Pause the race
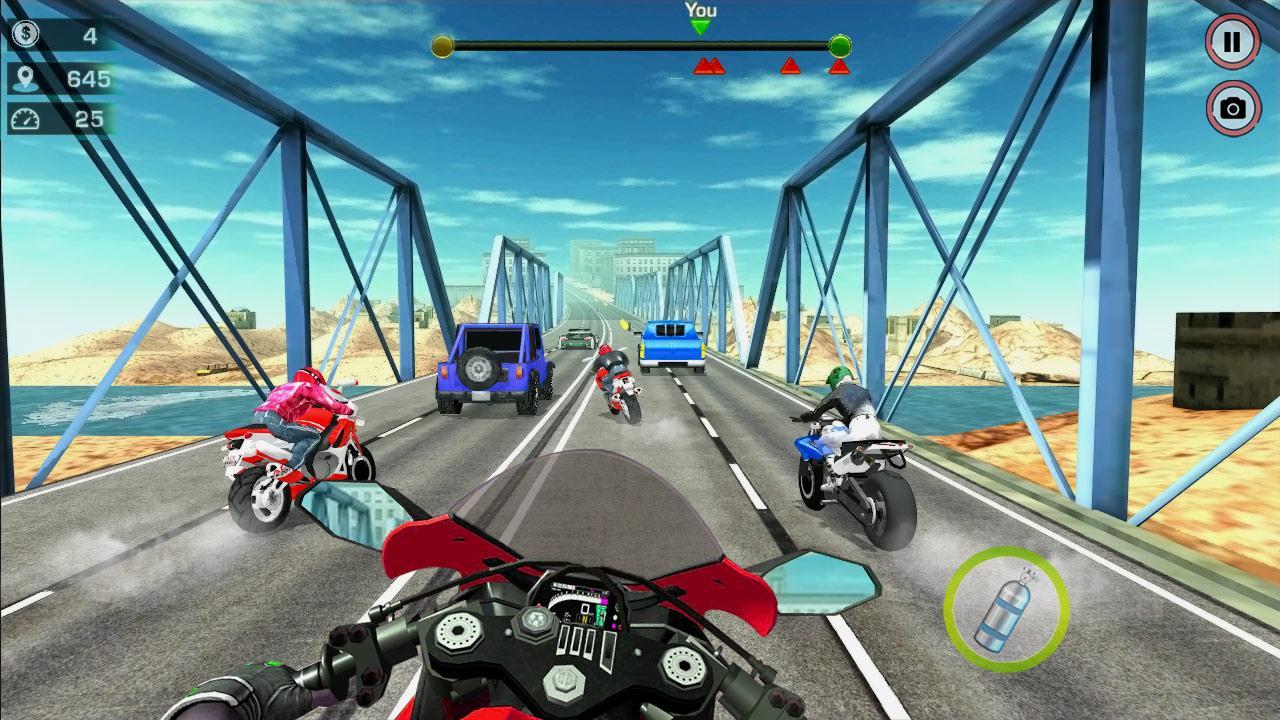The width and height of the screenshot is (1280, 720). (1233, 42)
